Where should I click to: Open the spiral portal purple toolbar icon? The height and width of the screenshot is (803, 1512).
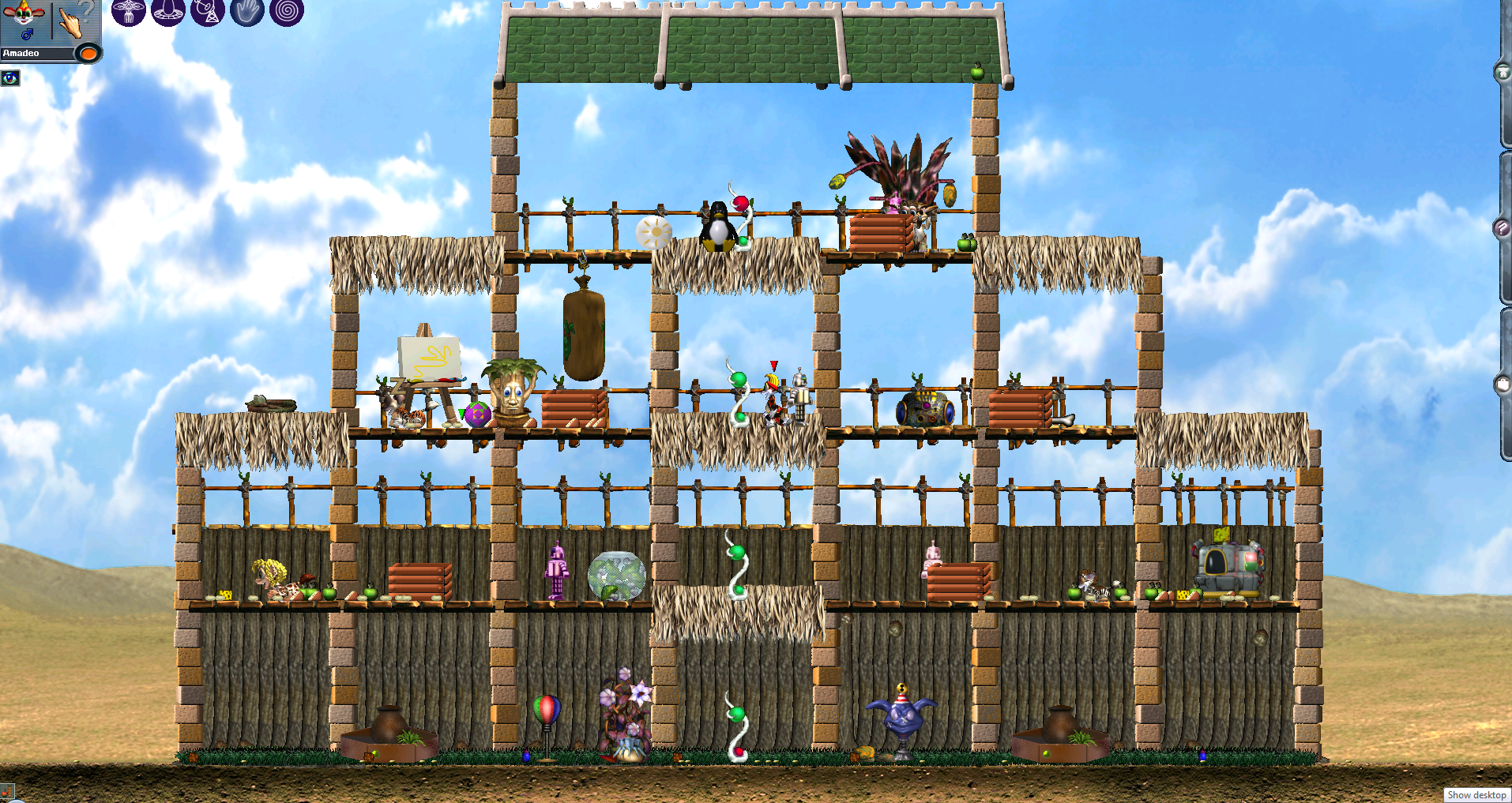click(287, 13)
